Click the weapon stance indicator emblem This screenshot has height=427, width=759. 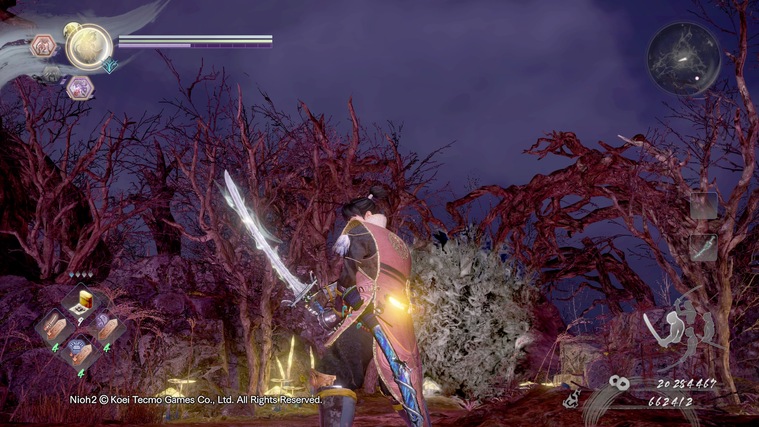(x=681, y=325)
